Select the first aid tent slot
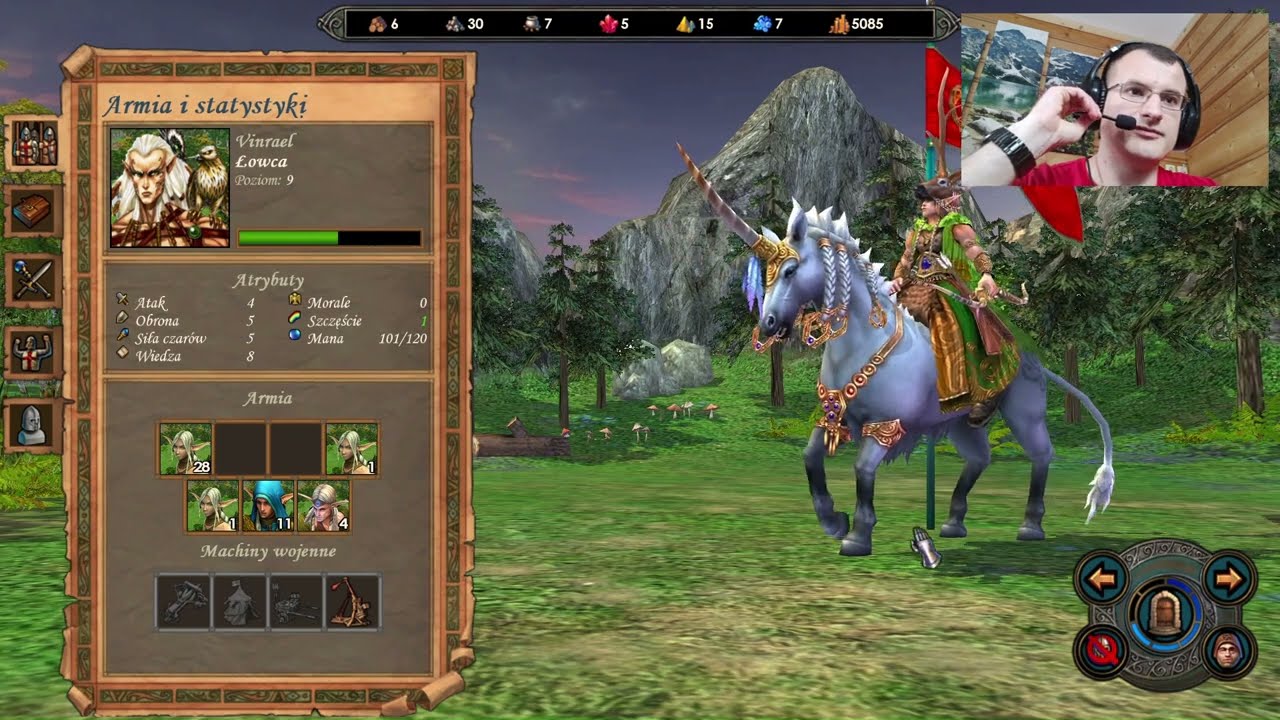This screenshot has height=720, width=1280. tap(240, 601)
